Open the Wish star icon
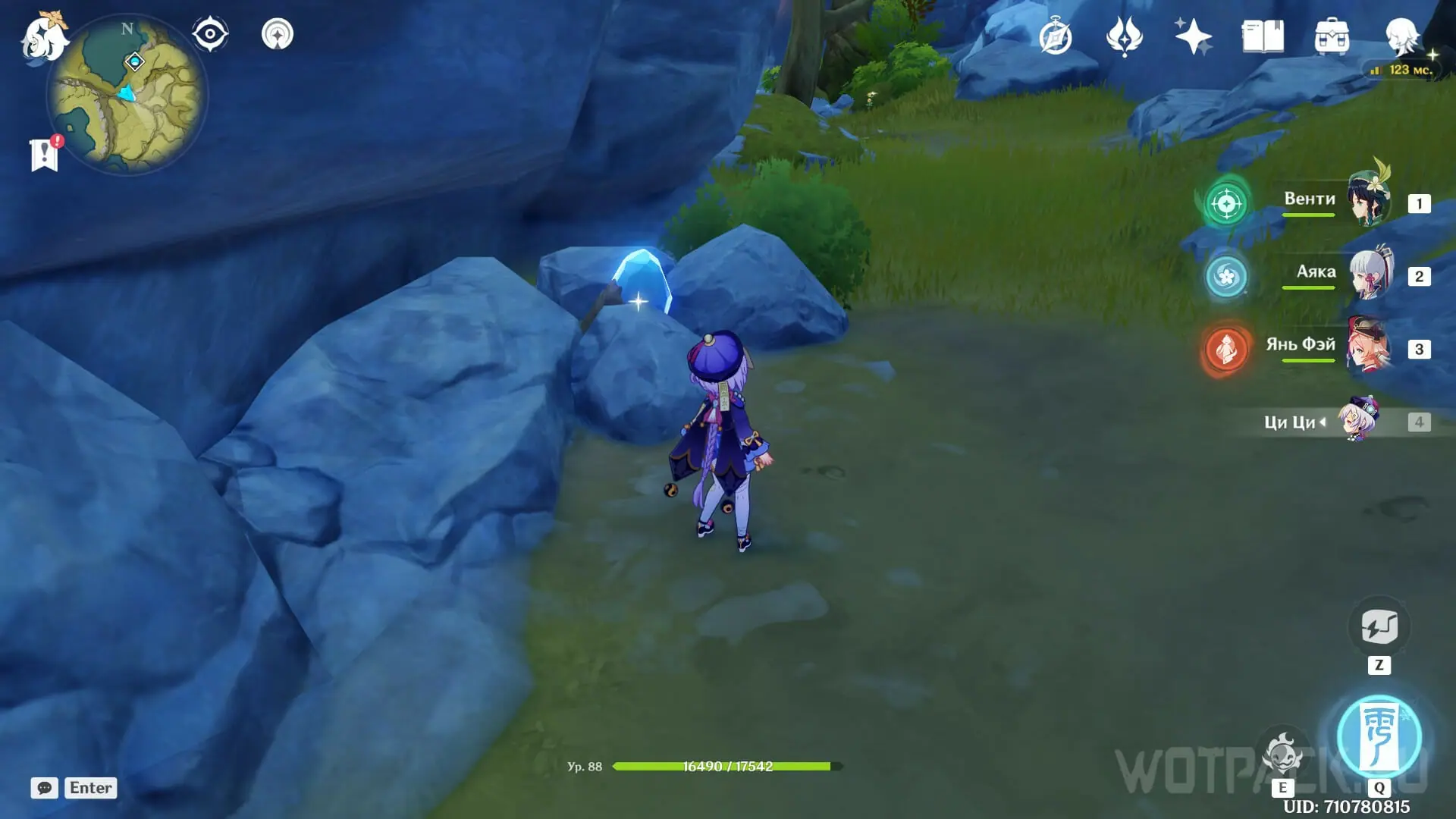Screen dimensions: 1456x819 point(1193,36)
